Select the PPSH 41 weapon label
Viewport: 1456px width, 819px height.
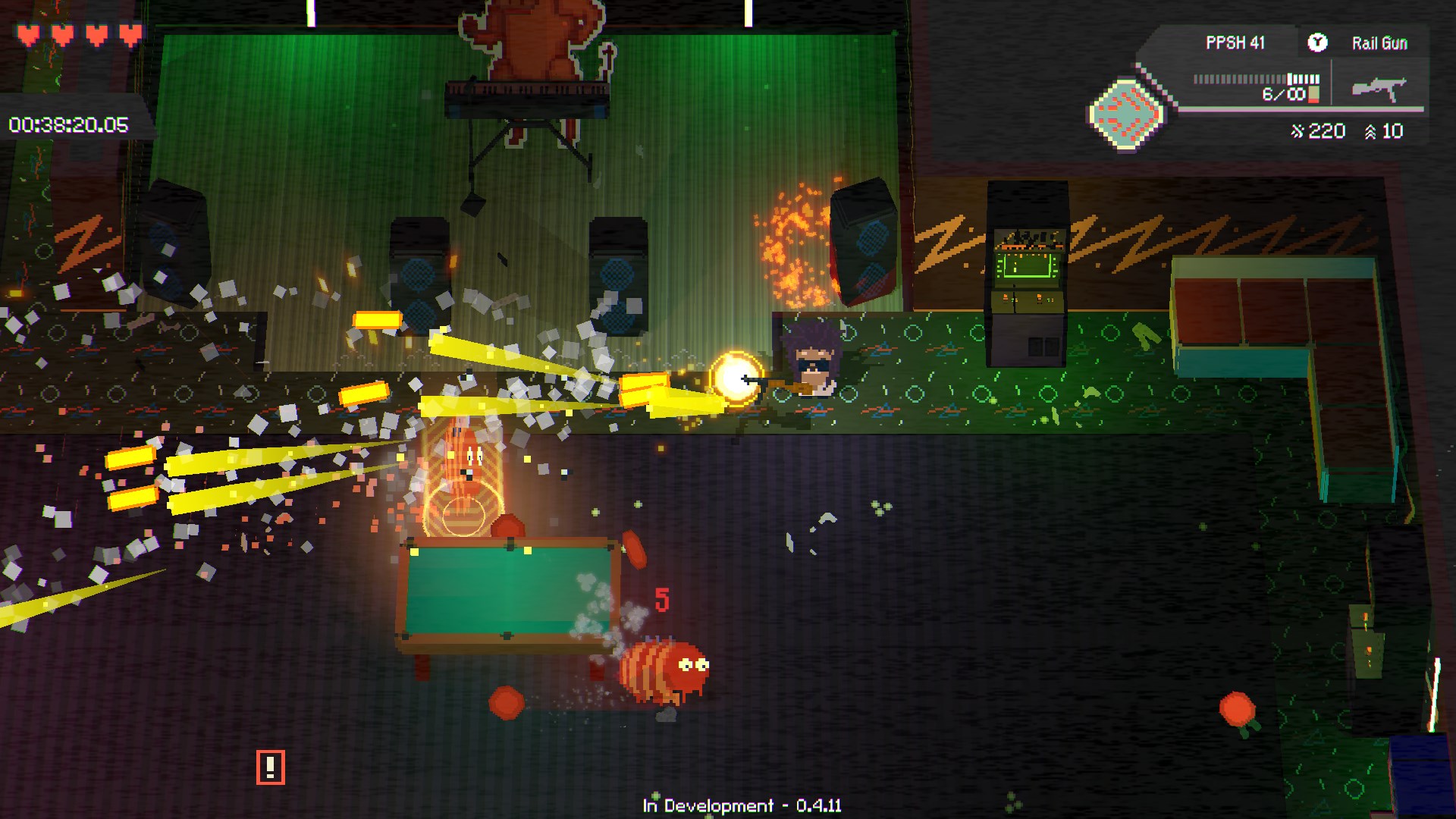point(1235,43)
